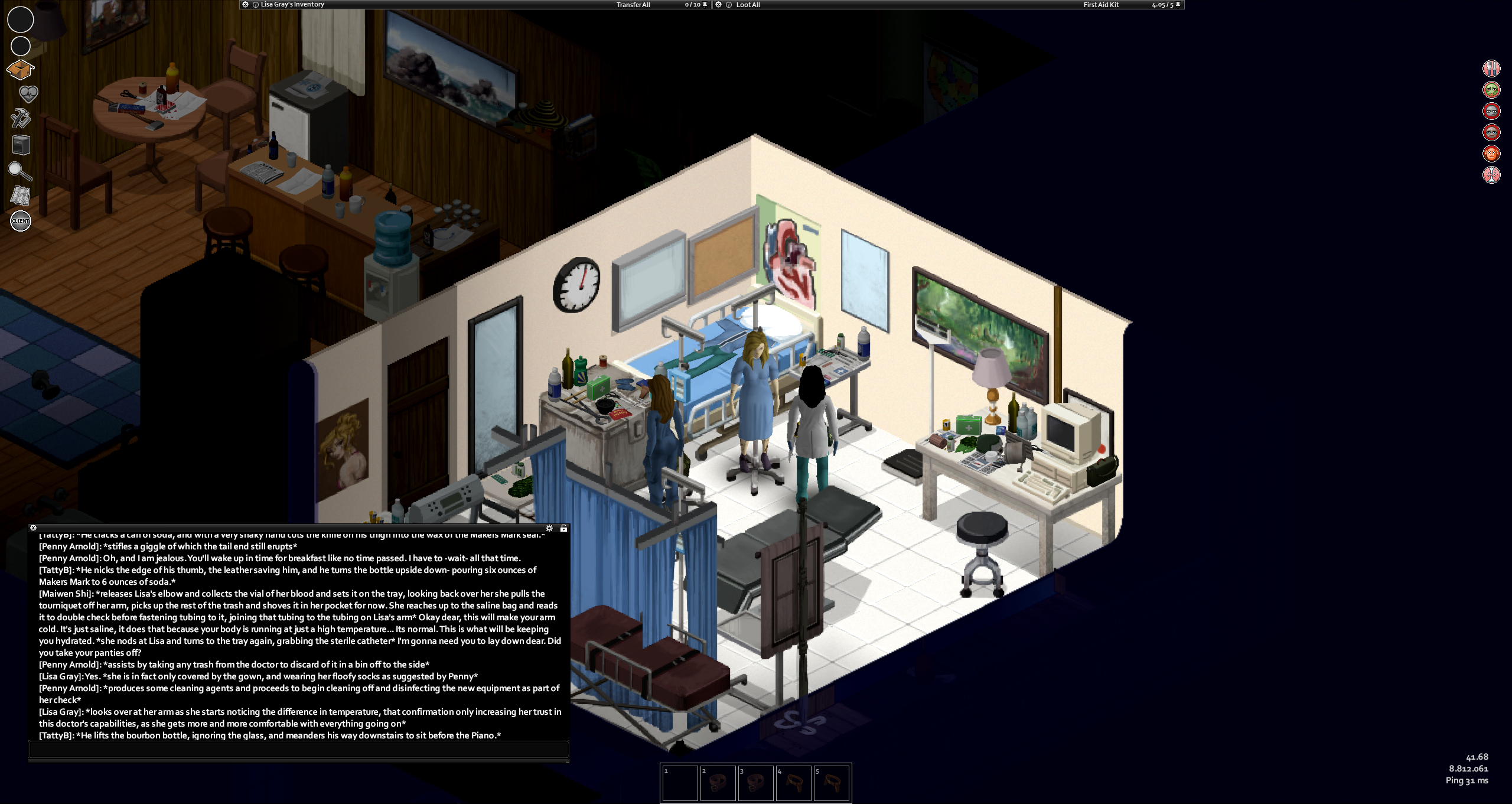Open the Client options button
The height and width of the screenshot is (804, 1512).
[x=21, y=221]
